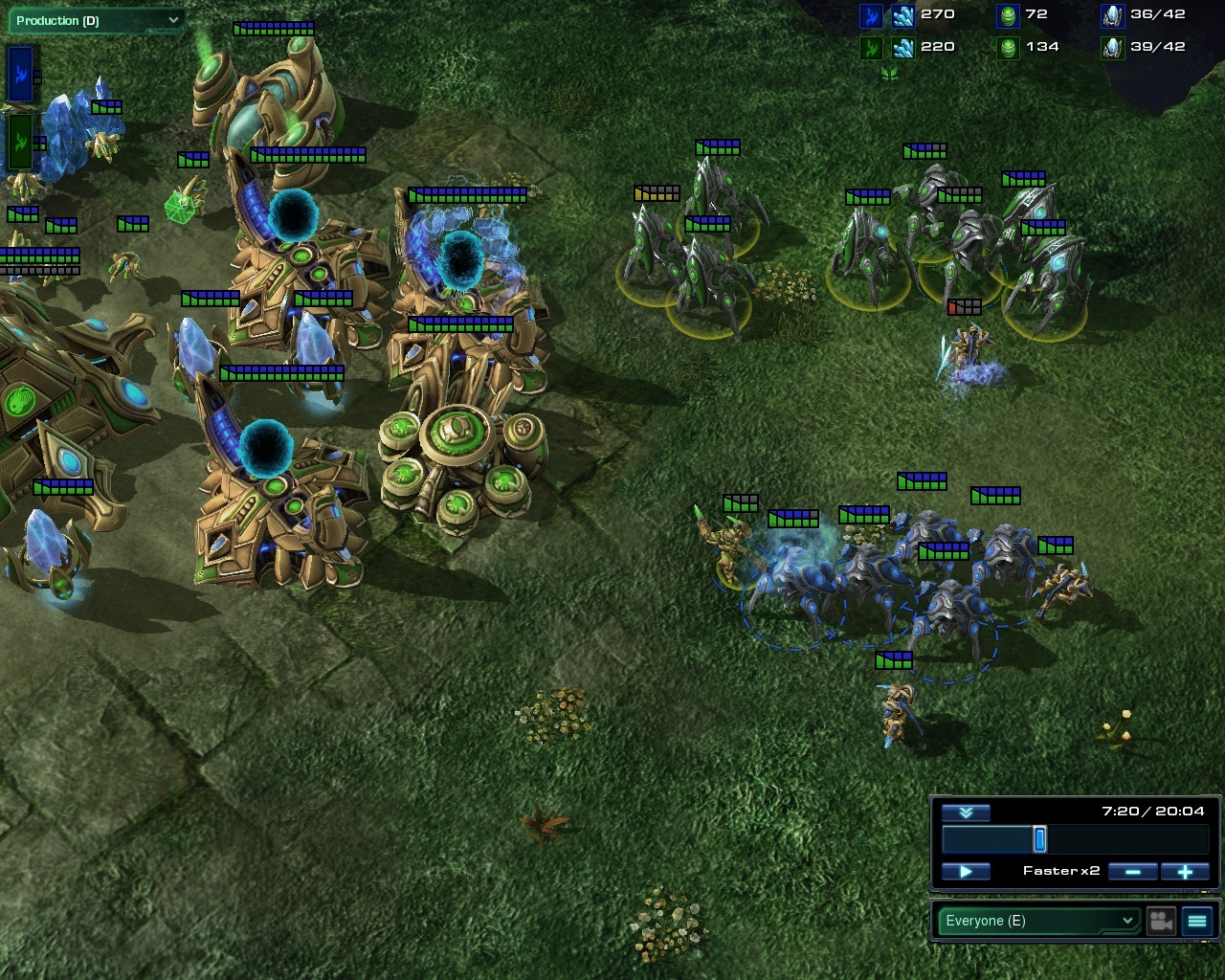1225x980 pixels.
Task: Resume replay with the play button
Action: point(965,871)
